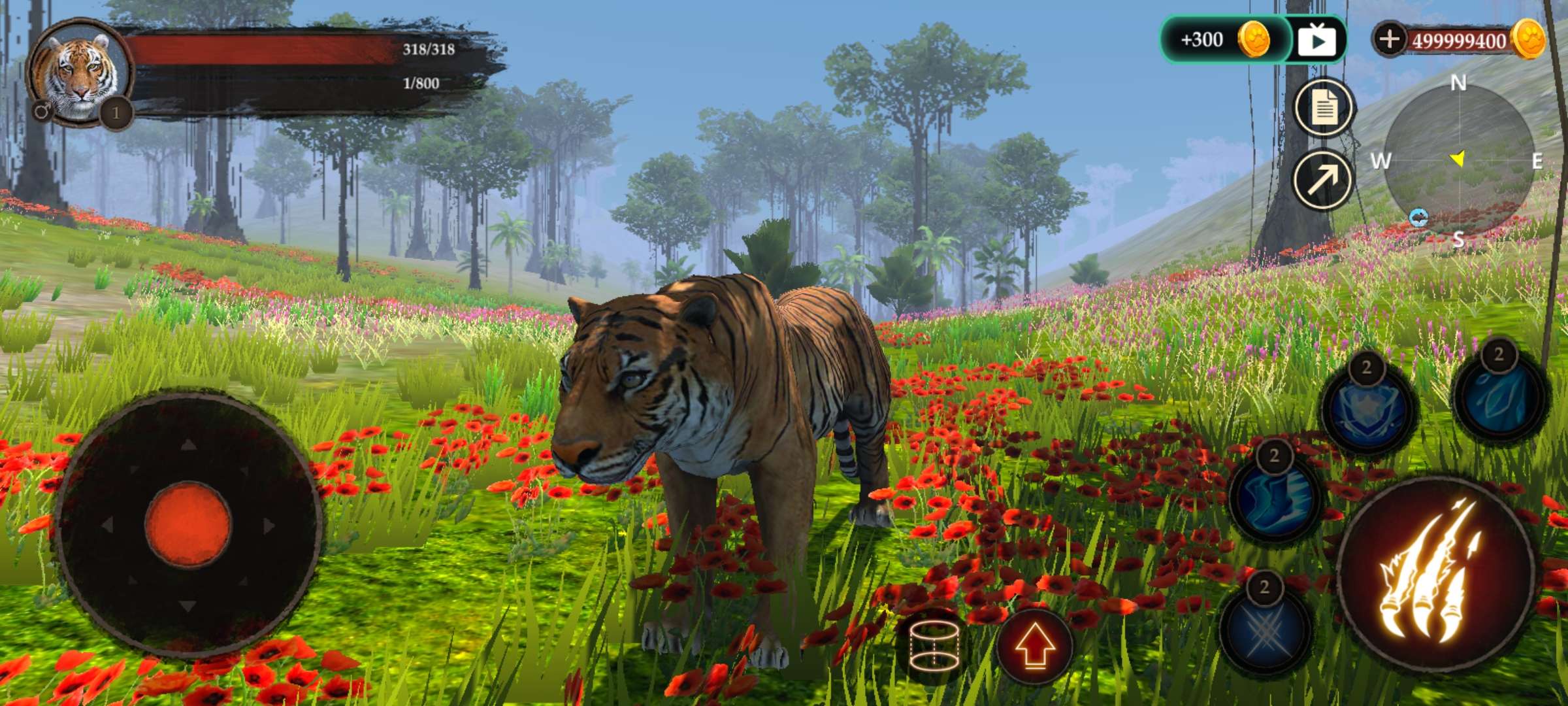1568x706 pixels.
Task: Activate the blue boot sprint skill
Action: click(x=1274, y=498)
